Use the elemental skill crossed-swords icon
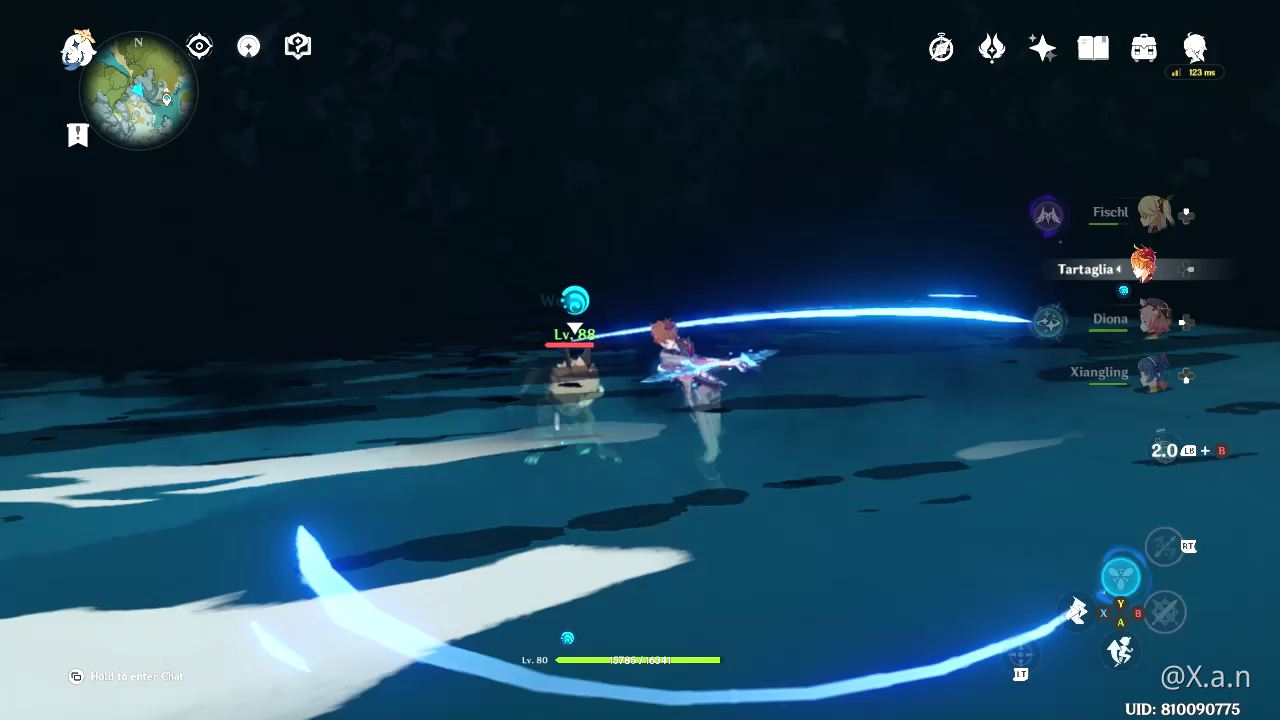 click(x=1166, y=612)
